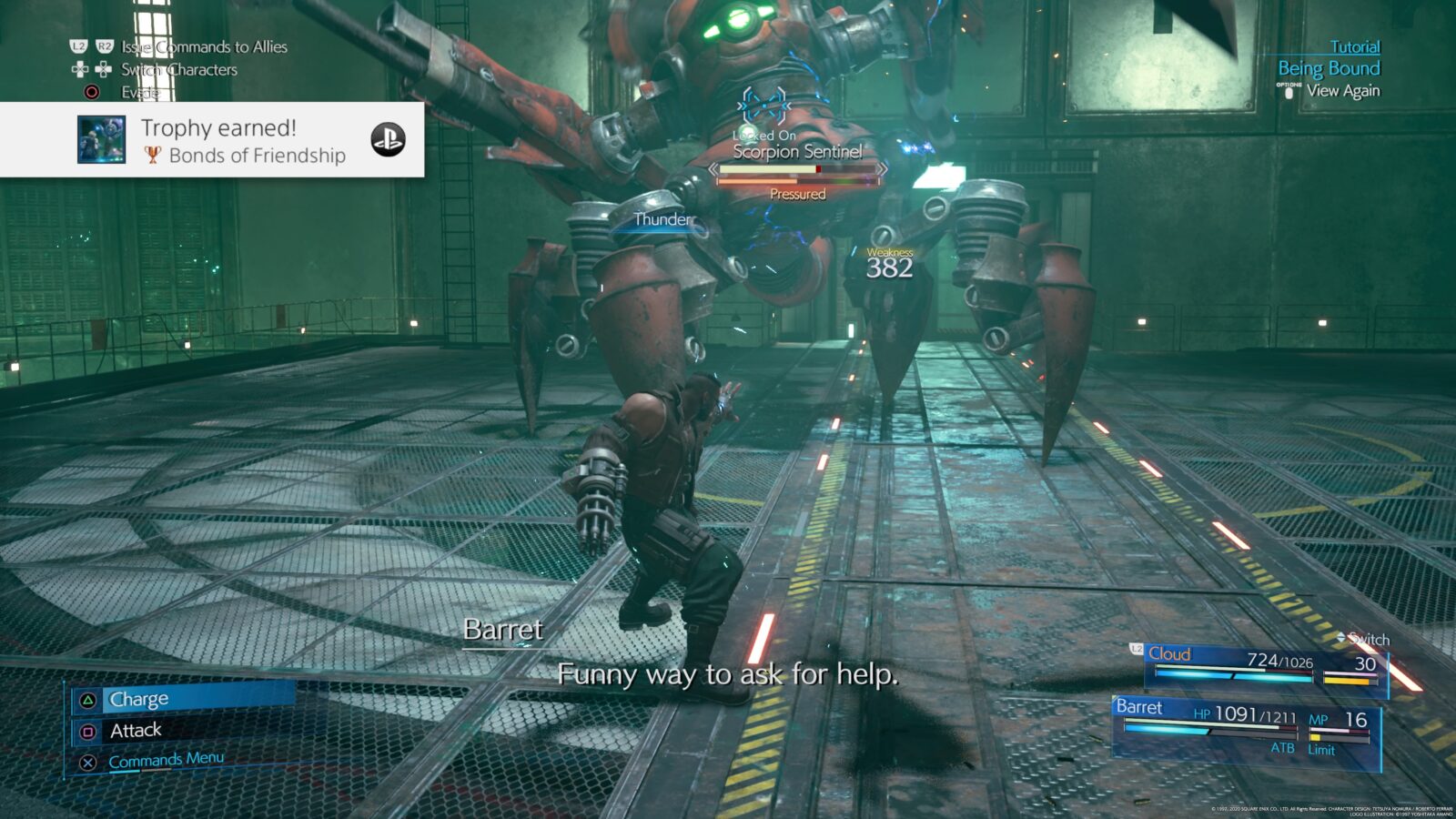The width and height of the screenshot is (1456, 819).
Task: Click the red Evade circle icon
Action: tap(91, 91)
